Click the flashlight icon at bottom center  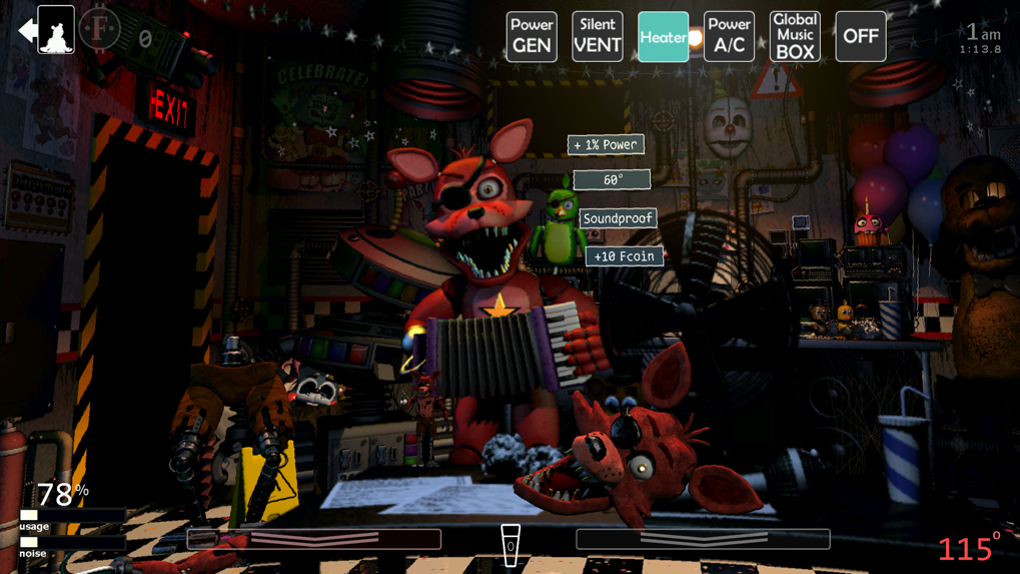click(x=510, y=545)
